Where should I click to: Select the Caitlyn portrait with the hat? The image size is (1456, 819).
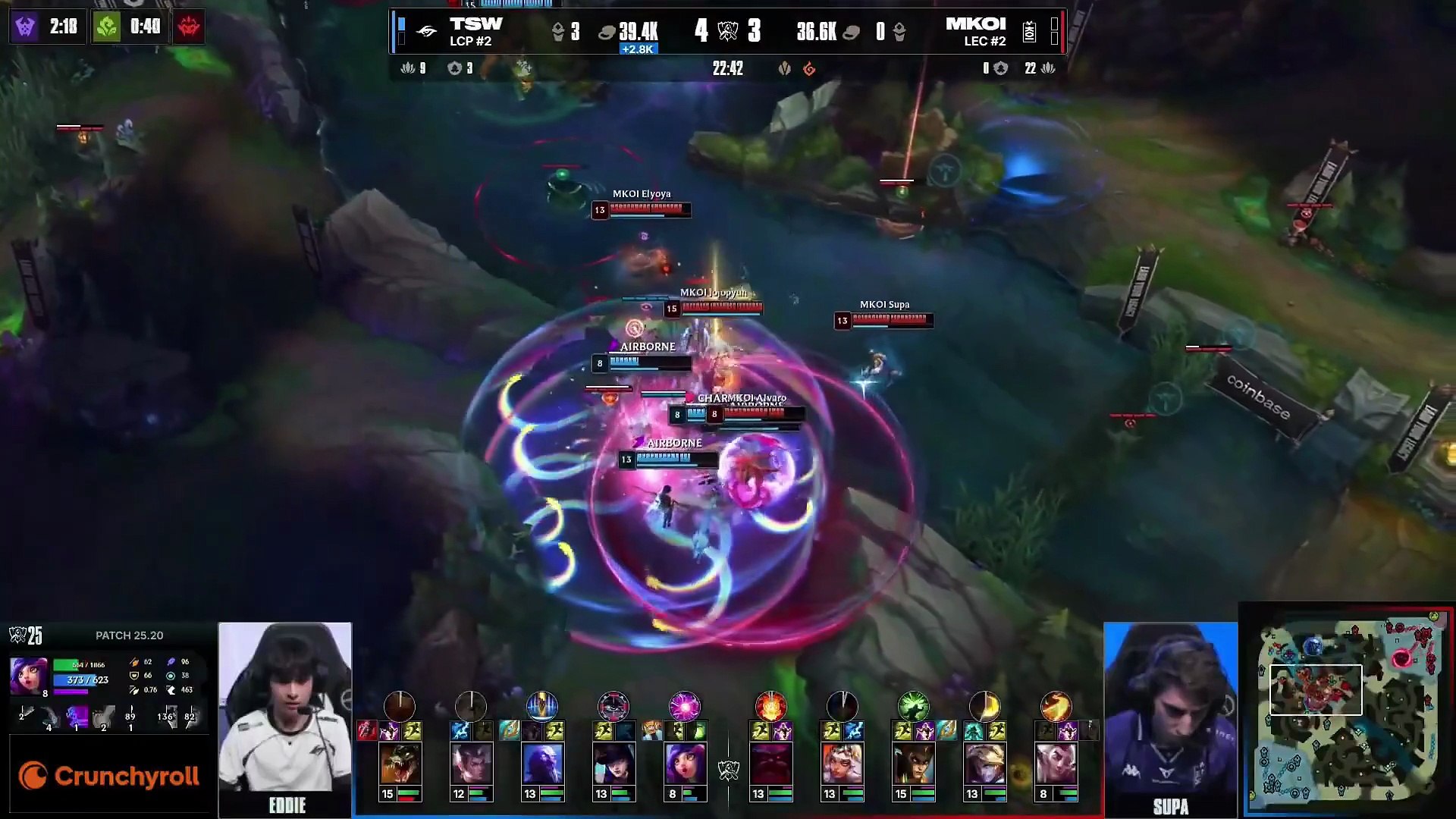click(613, 763)
